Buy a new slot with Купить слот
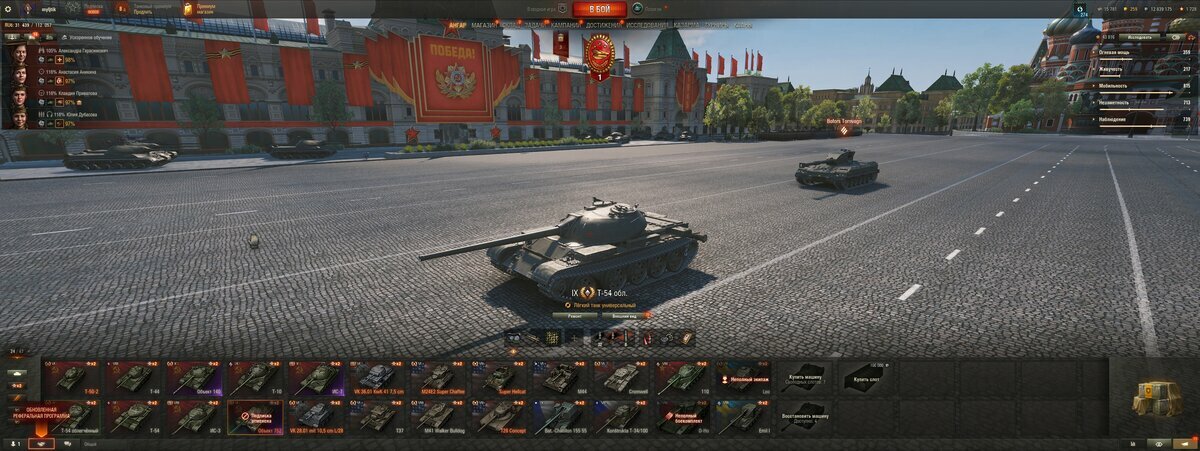Screen dimensions: 1200x451 [865, 378]
